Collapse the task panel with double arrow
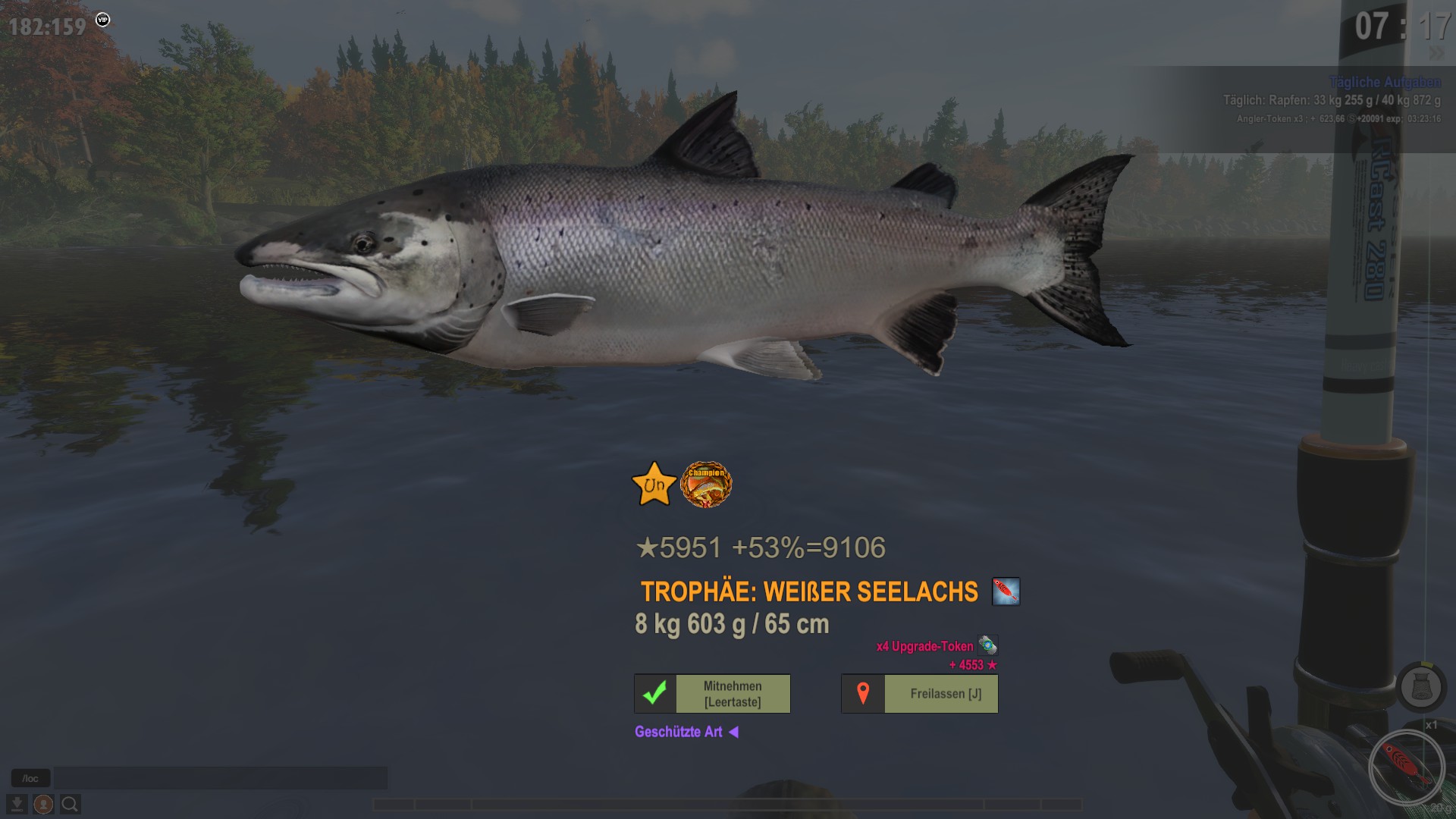Image resolution: width=1456 pixels, height=819 pixels. point(1436,53)
